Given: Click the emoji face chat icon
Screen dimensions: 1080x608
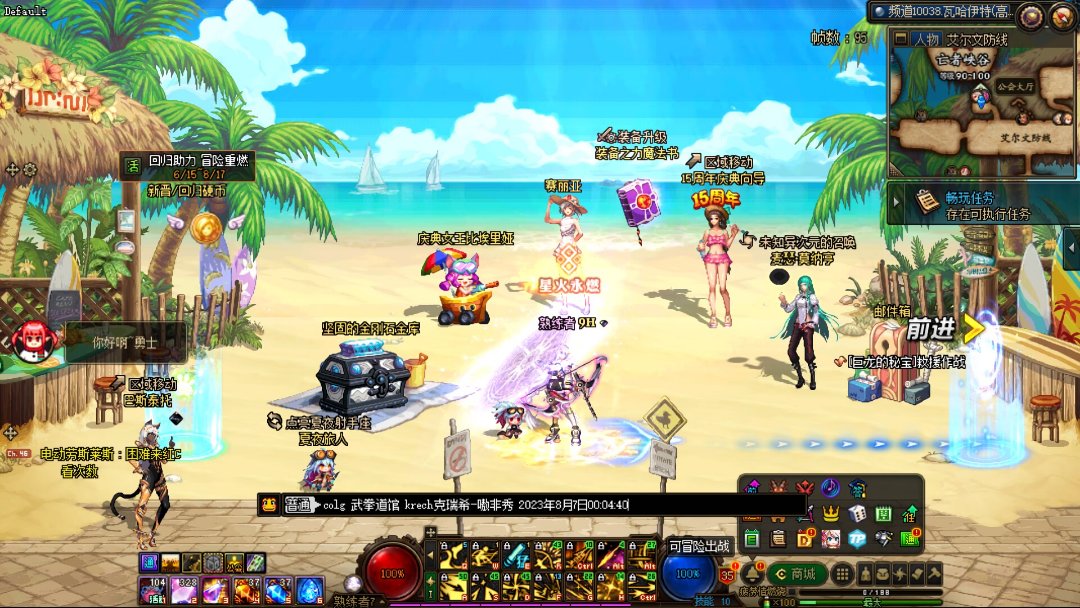Looking at the screenshot, I should pos(269,505).
